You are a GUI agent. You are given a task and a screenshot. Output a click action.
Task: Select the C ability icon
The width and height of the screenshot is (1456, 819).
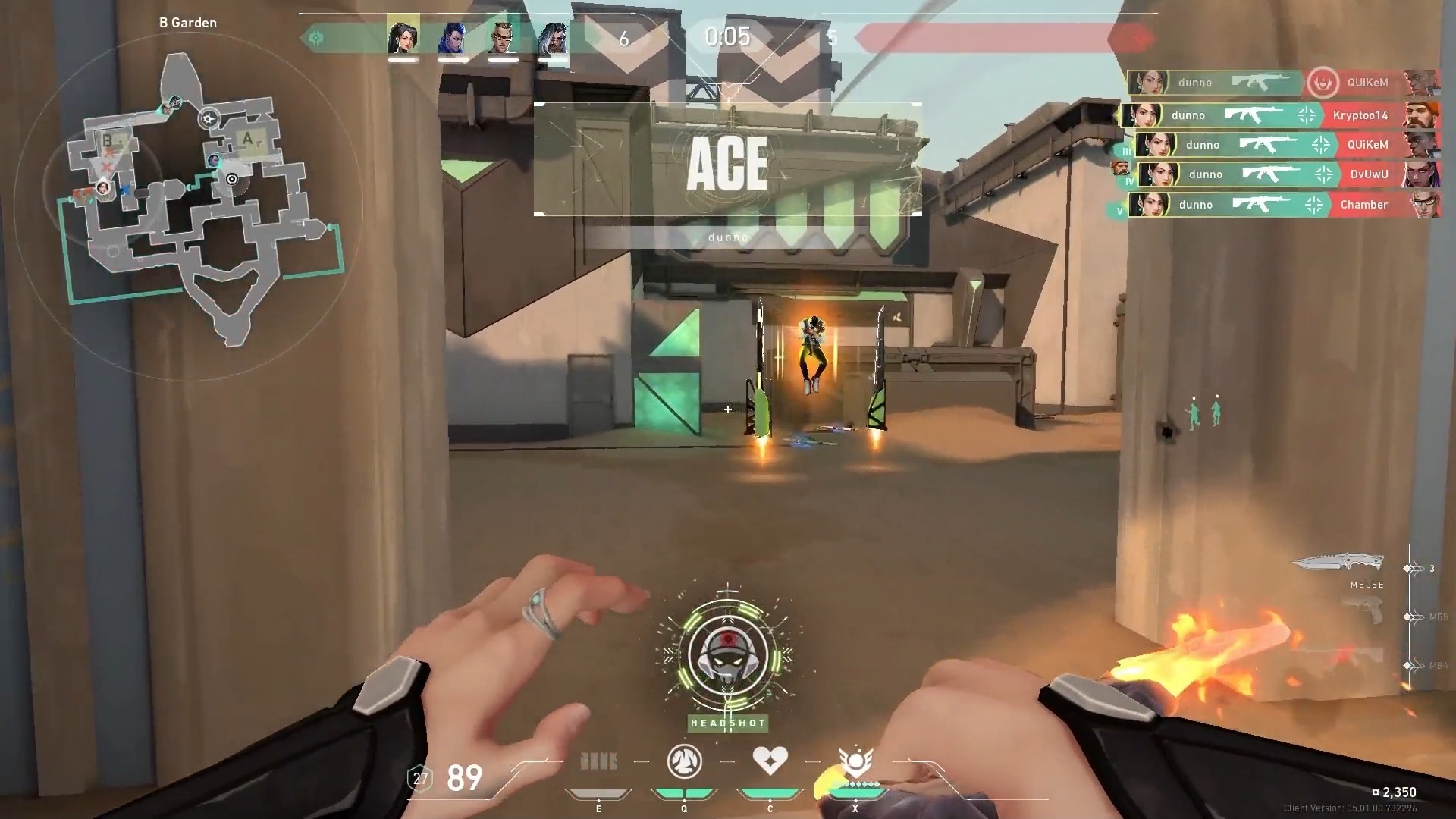click(770, 761)
